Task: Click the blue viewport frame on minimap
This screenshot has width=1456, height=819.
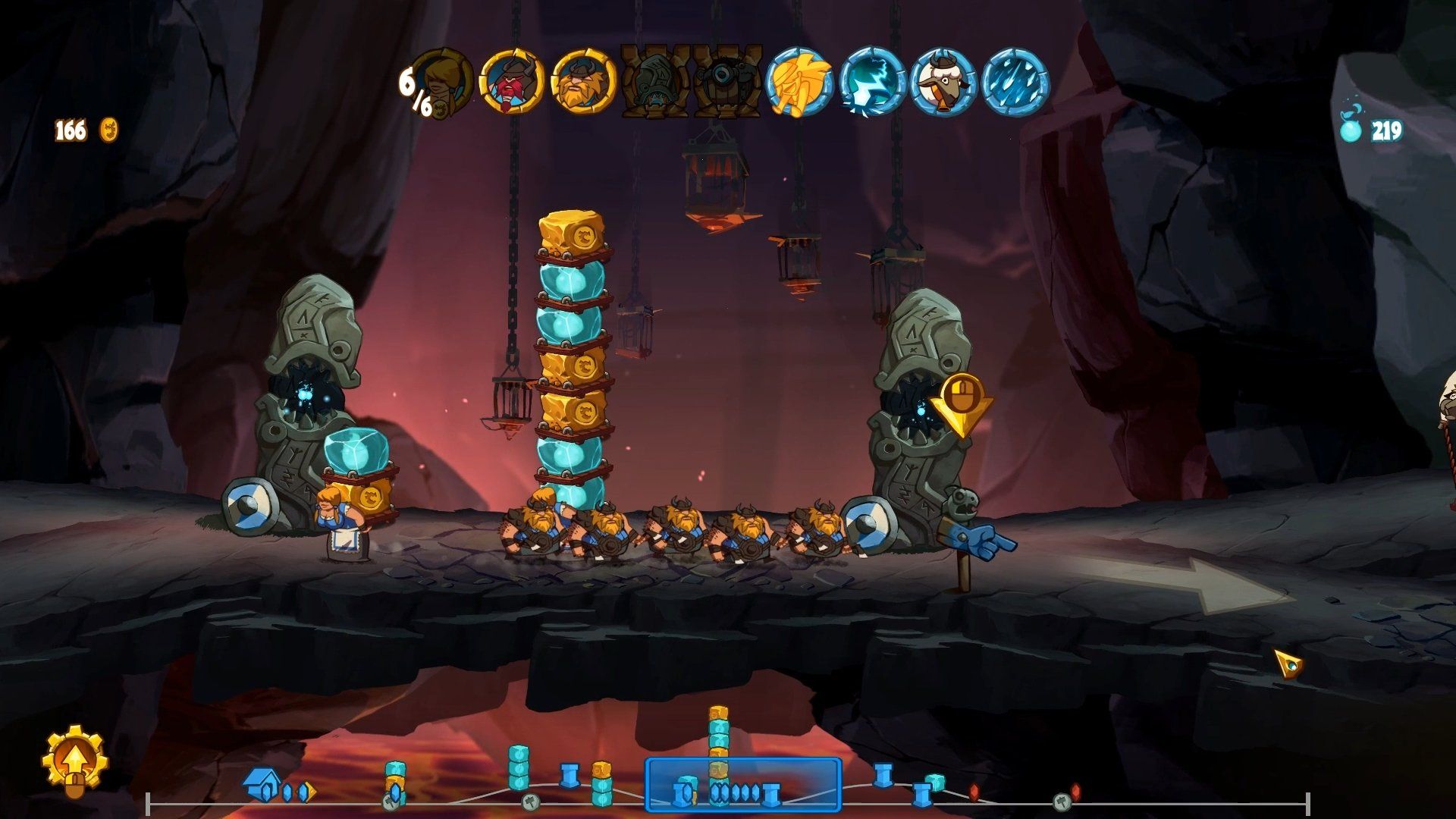Action: [x=743, y=785]
